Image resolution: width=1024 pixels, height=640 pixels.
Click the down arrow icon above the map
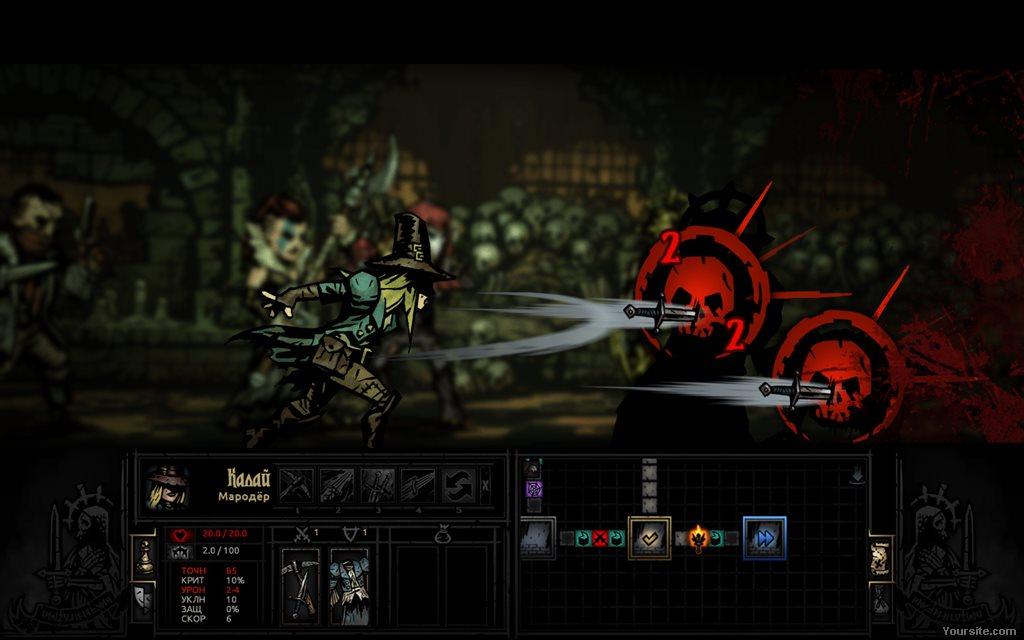pyautogui.click(x=857, y=476)
